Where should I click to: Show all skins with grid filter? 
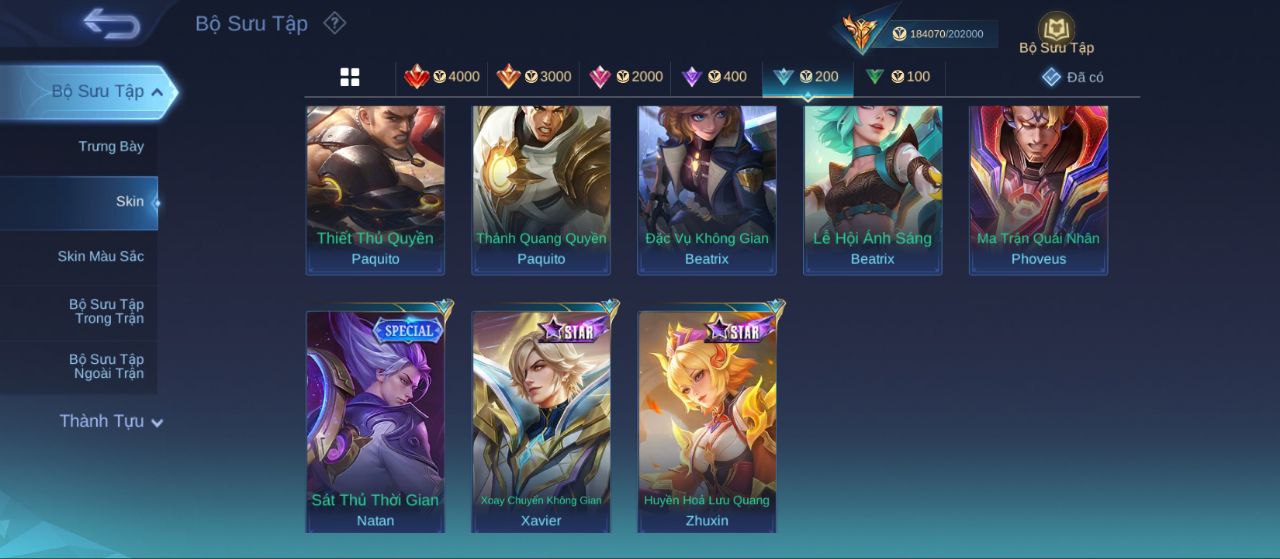point(350,77)
